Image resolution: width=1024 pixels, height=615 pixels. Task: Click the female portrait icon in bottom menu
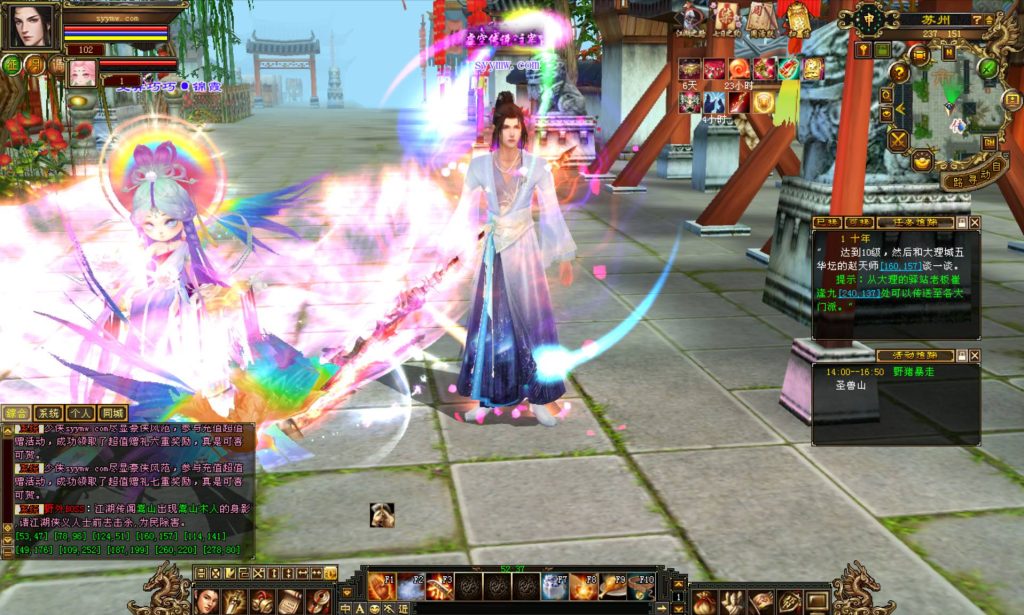(x=207, y=599)
